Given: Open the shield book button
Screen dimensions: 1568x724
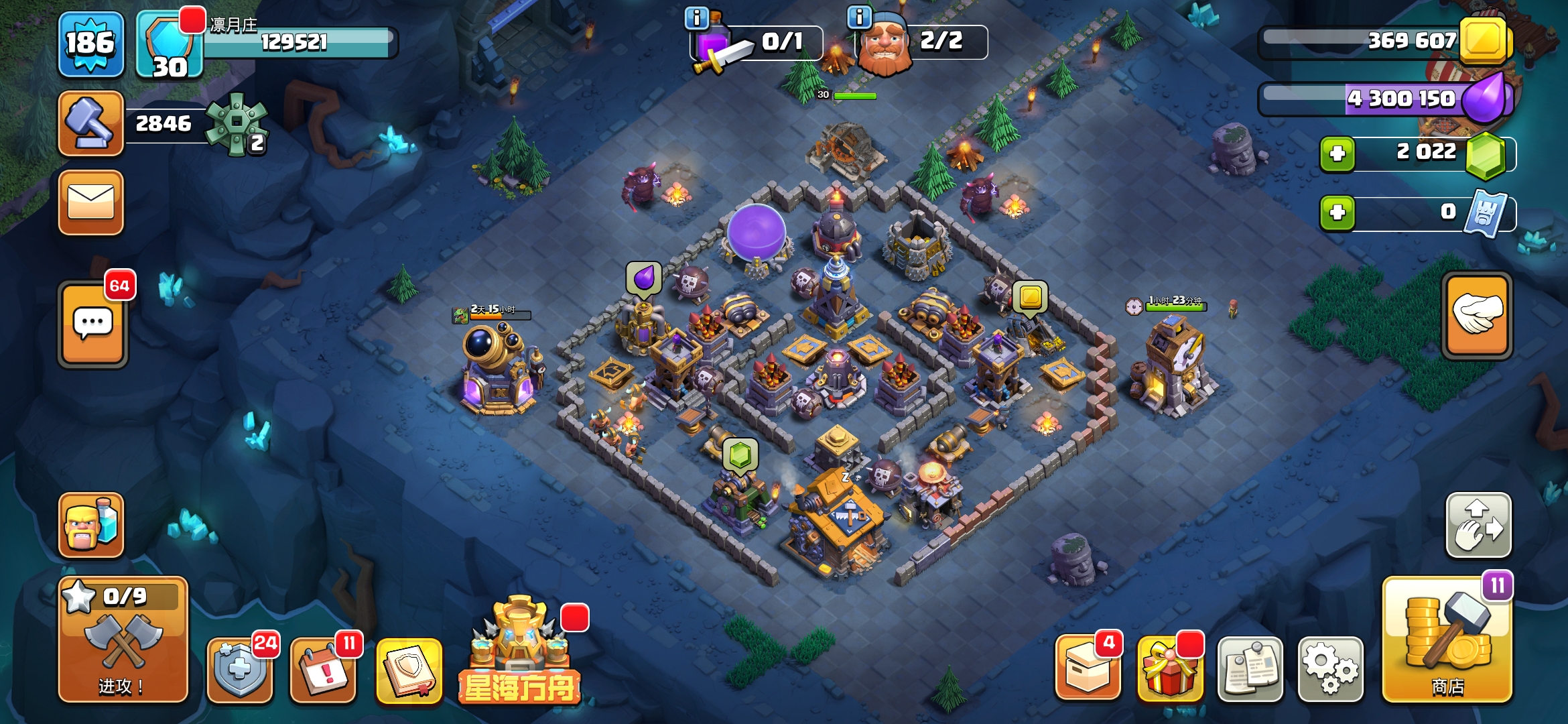Looking at the screenshot, I should coord(409,668).
